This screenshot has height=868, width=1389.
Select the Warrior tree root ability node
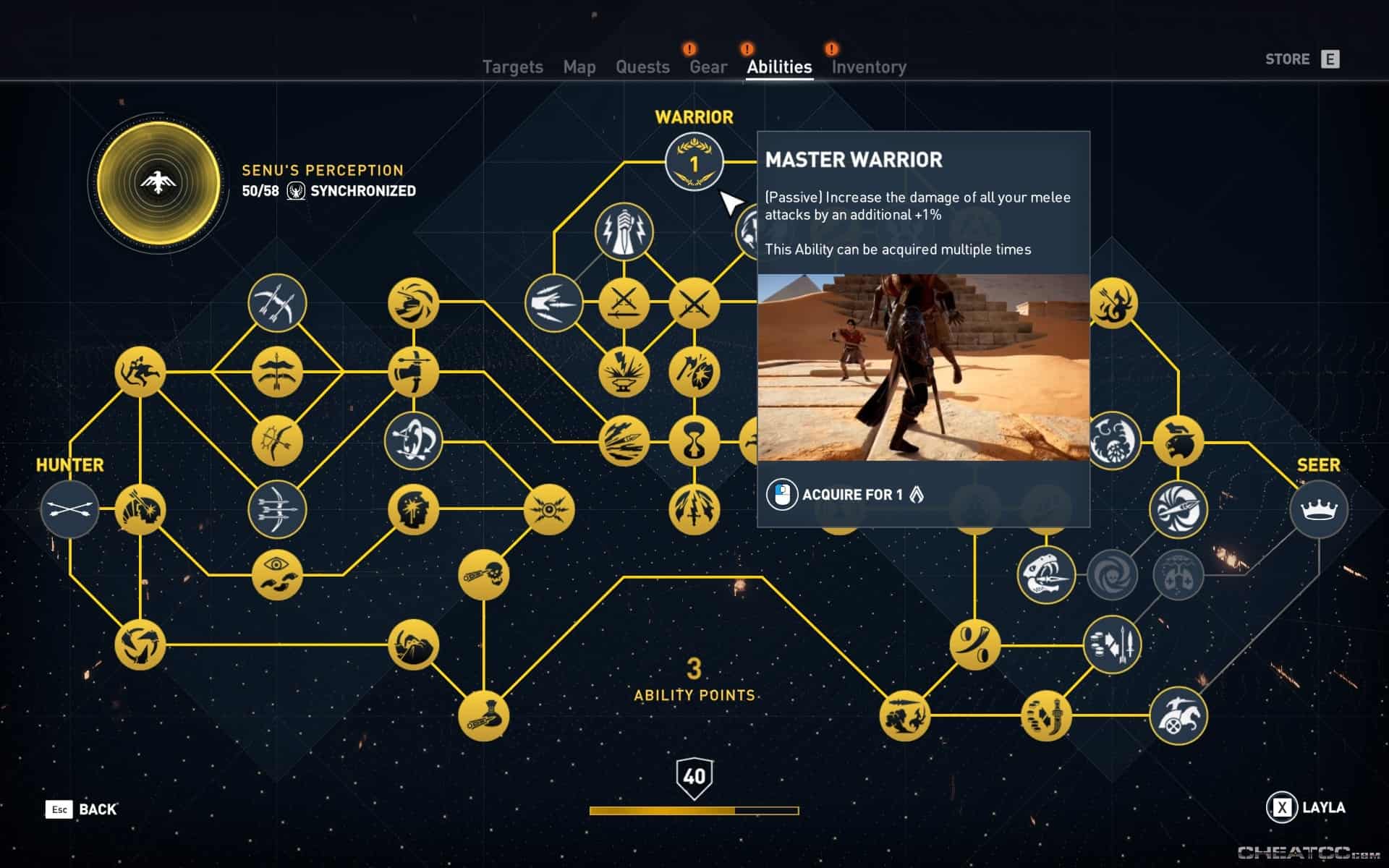tap(693, 163)
